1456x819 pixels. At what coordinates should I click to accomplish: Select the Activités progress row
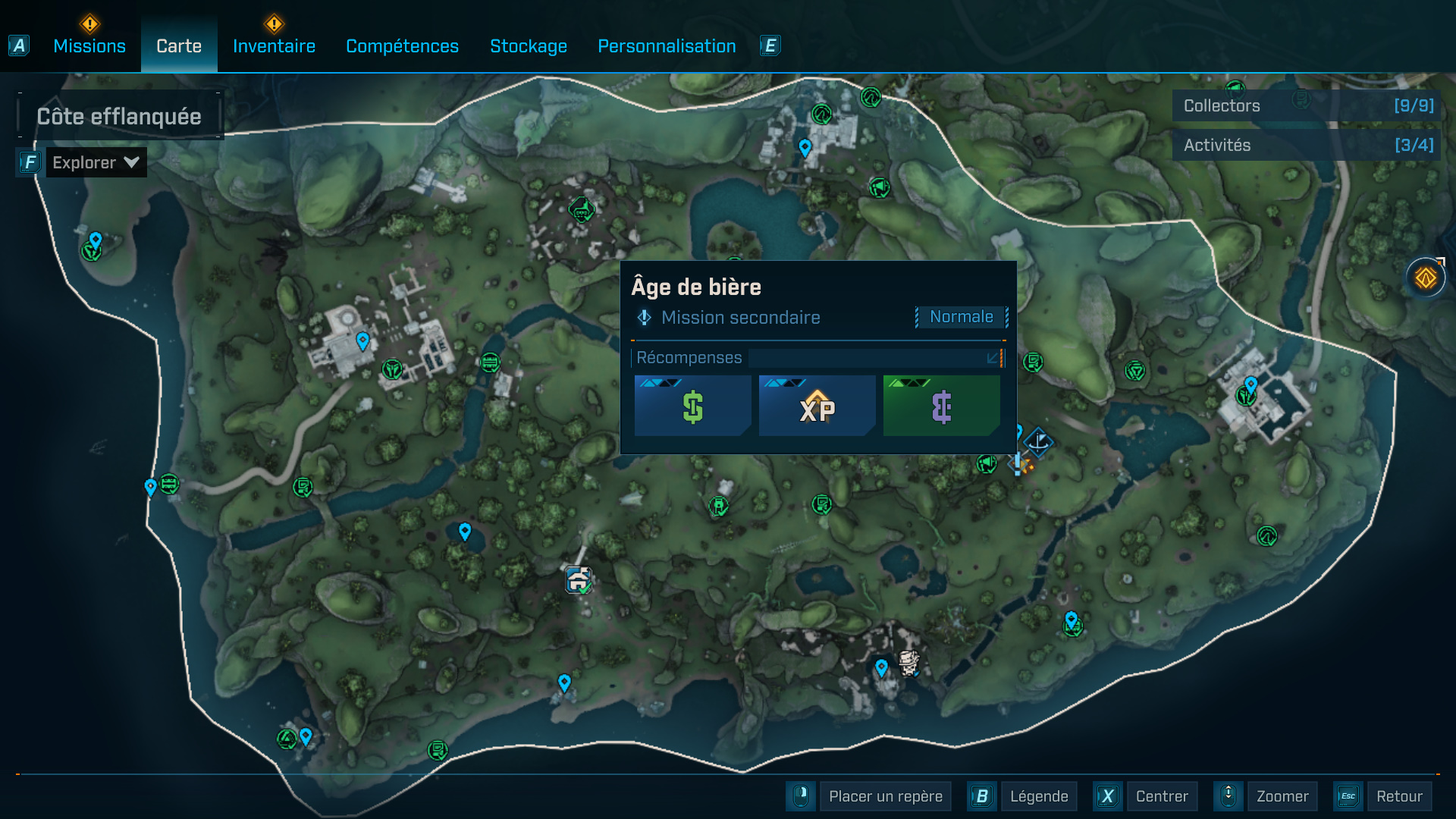point(1307,146)
